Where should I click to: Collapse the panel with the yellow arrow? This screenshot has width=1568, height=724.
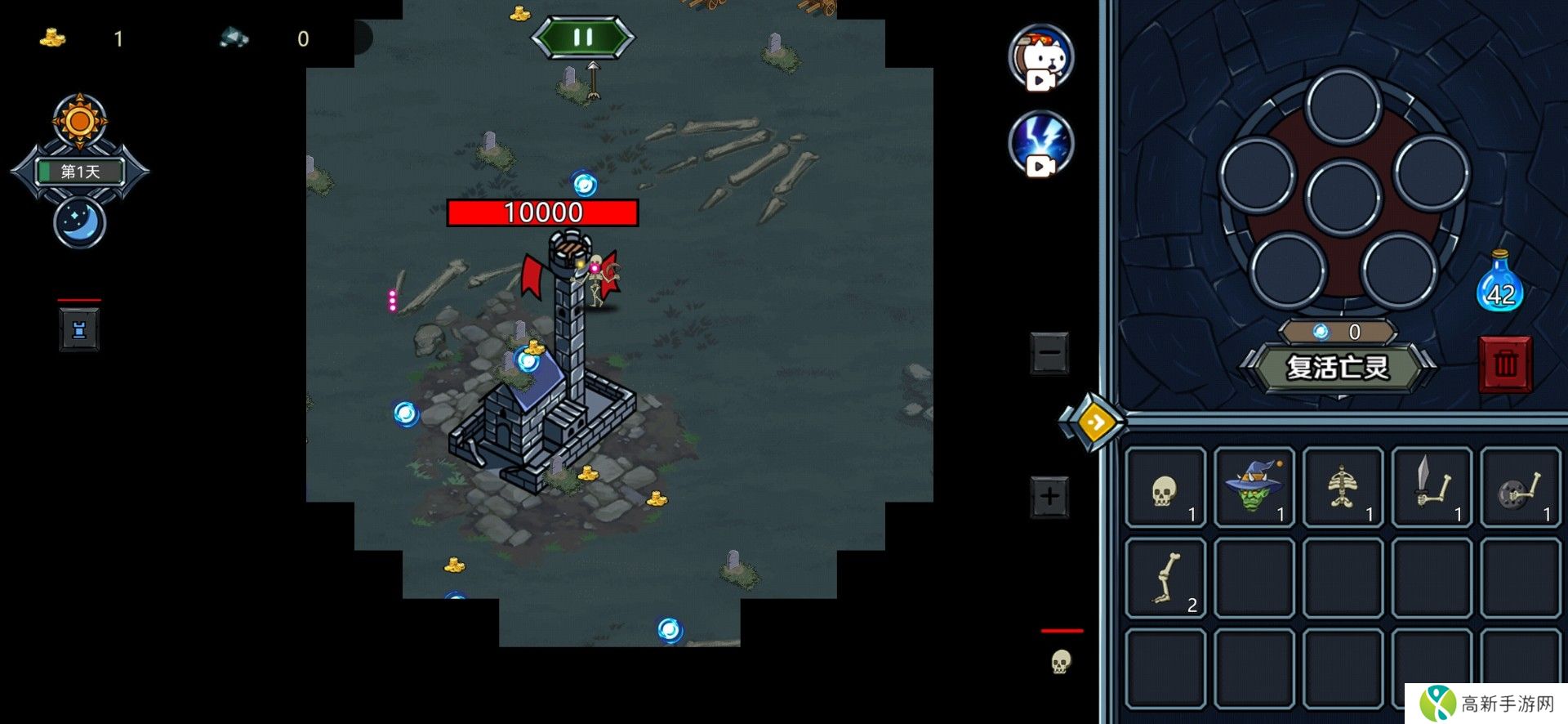[1094, 422]
